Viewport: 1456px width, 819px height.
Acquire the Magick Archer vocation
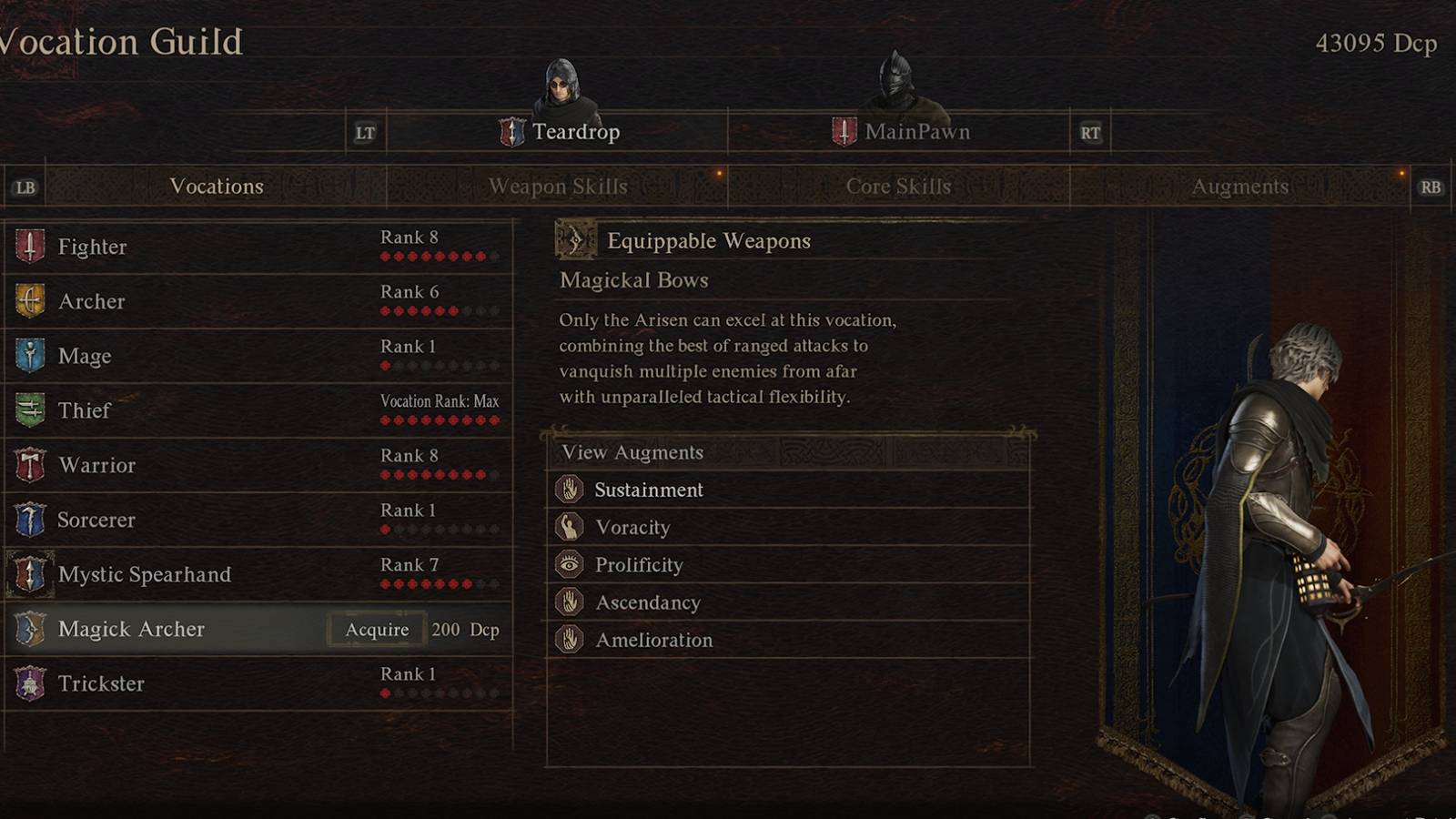(x=376, y=629)
